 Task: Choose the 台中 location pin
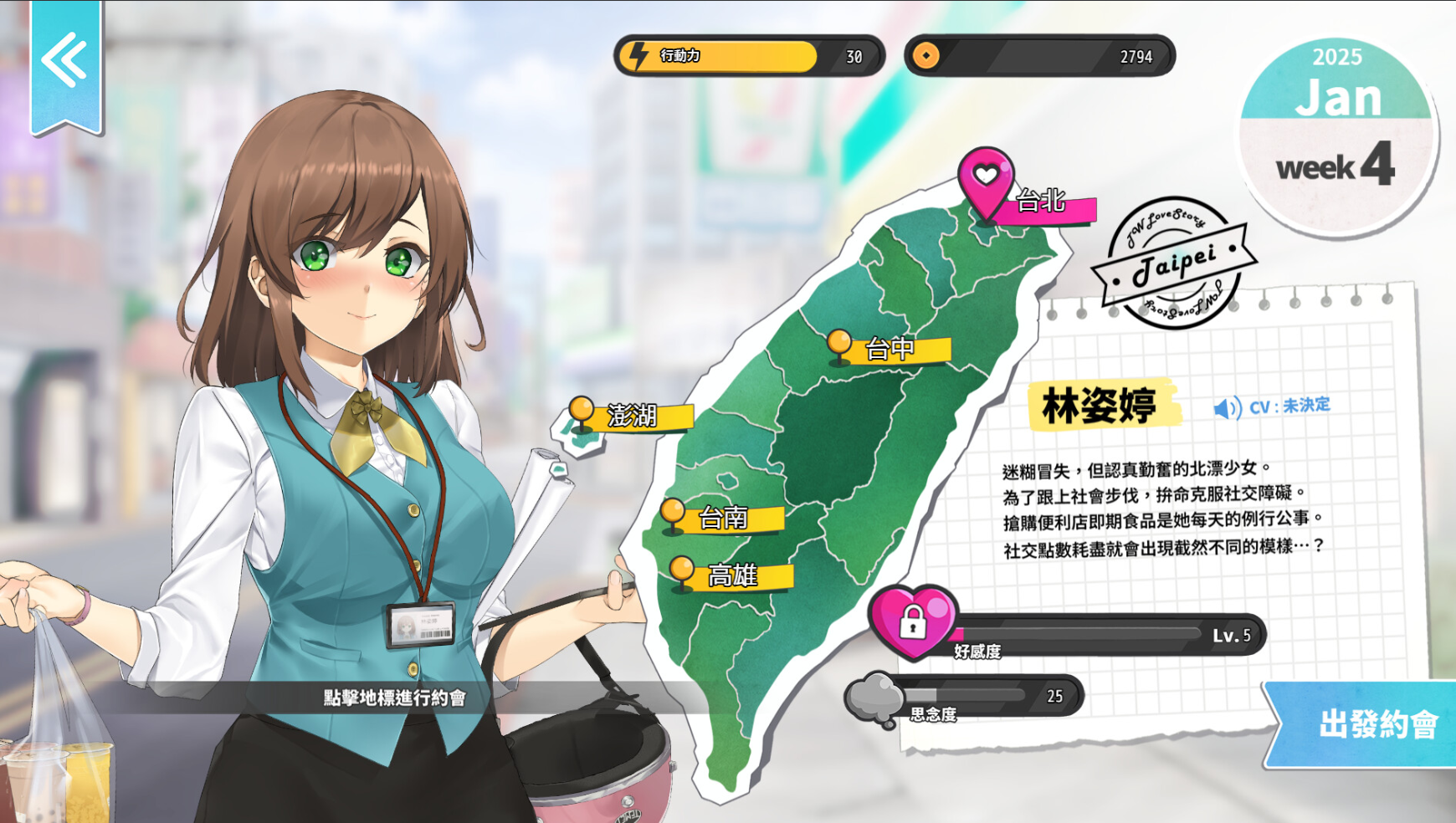point(839,345)
